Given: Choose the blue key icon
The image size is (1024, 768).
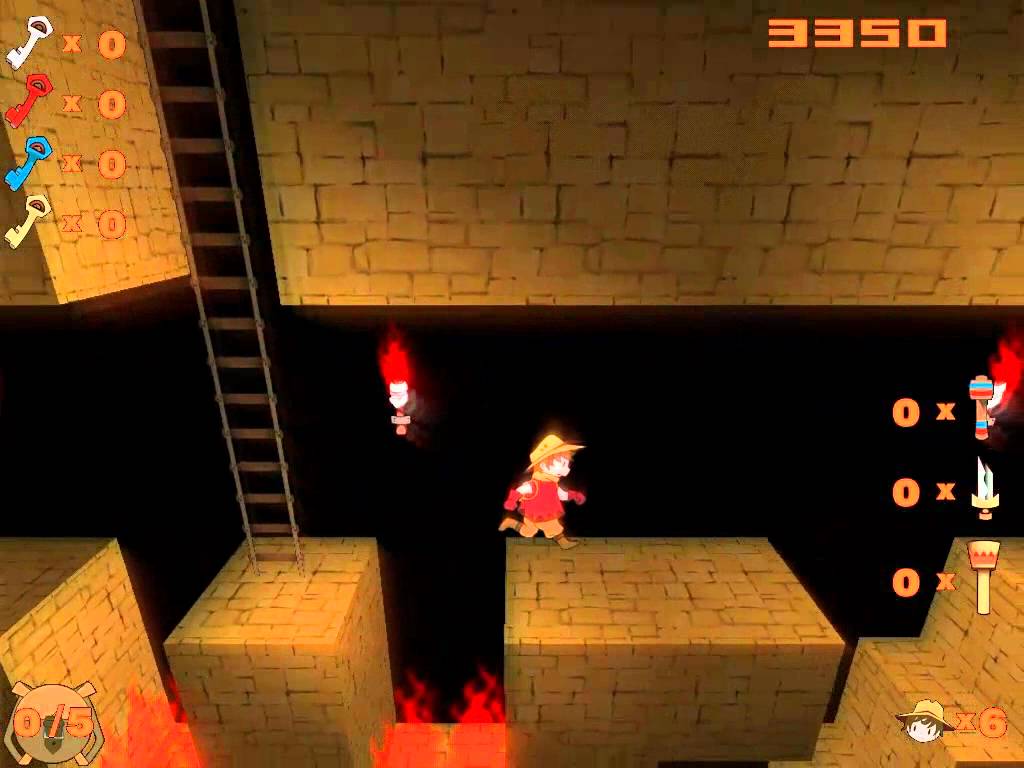Looking at the screenshot, I should [28, 162].
